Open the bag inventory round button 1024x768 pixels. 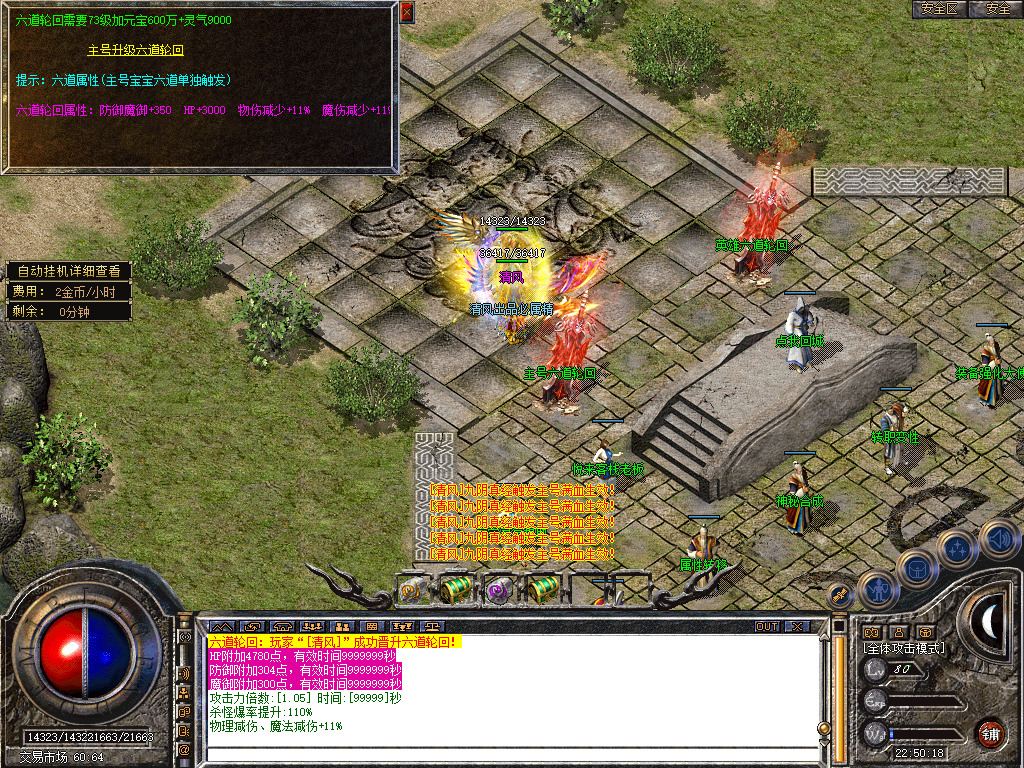(x=917, y=568)
